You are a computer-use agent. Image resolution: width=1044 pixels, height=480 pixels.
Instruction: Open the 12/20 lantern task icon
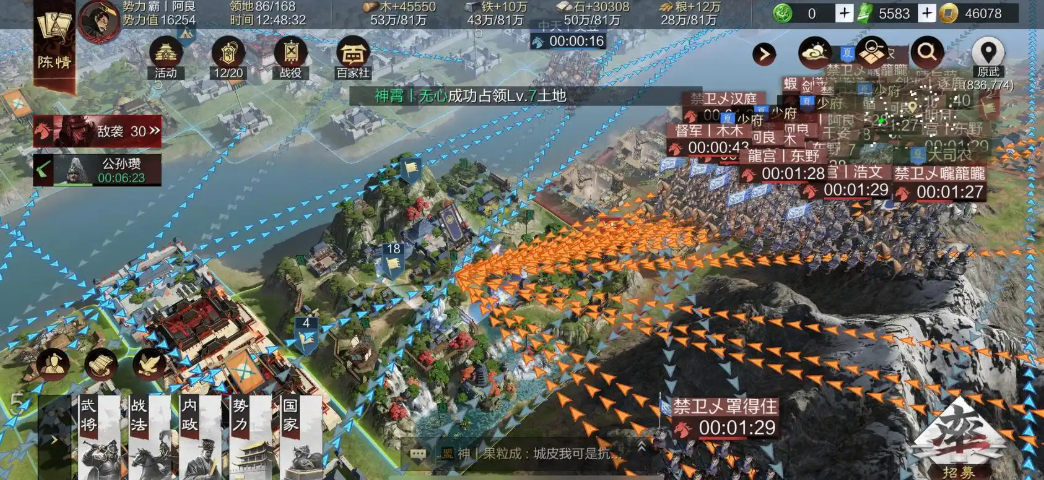click(x=229, y=55)
